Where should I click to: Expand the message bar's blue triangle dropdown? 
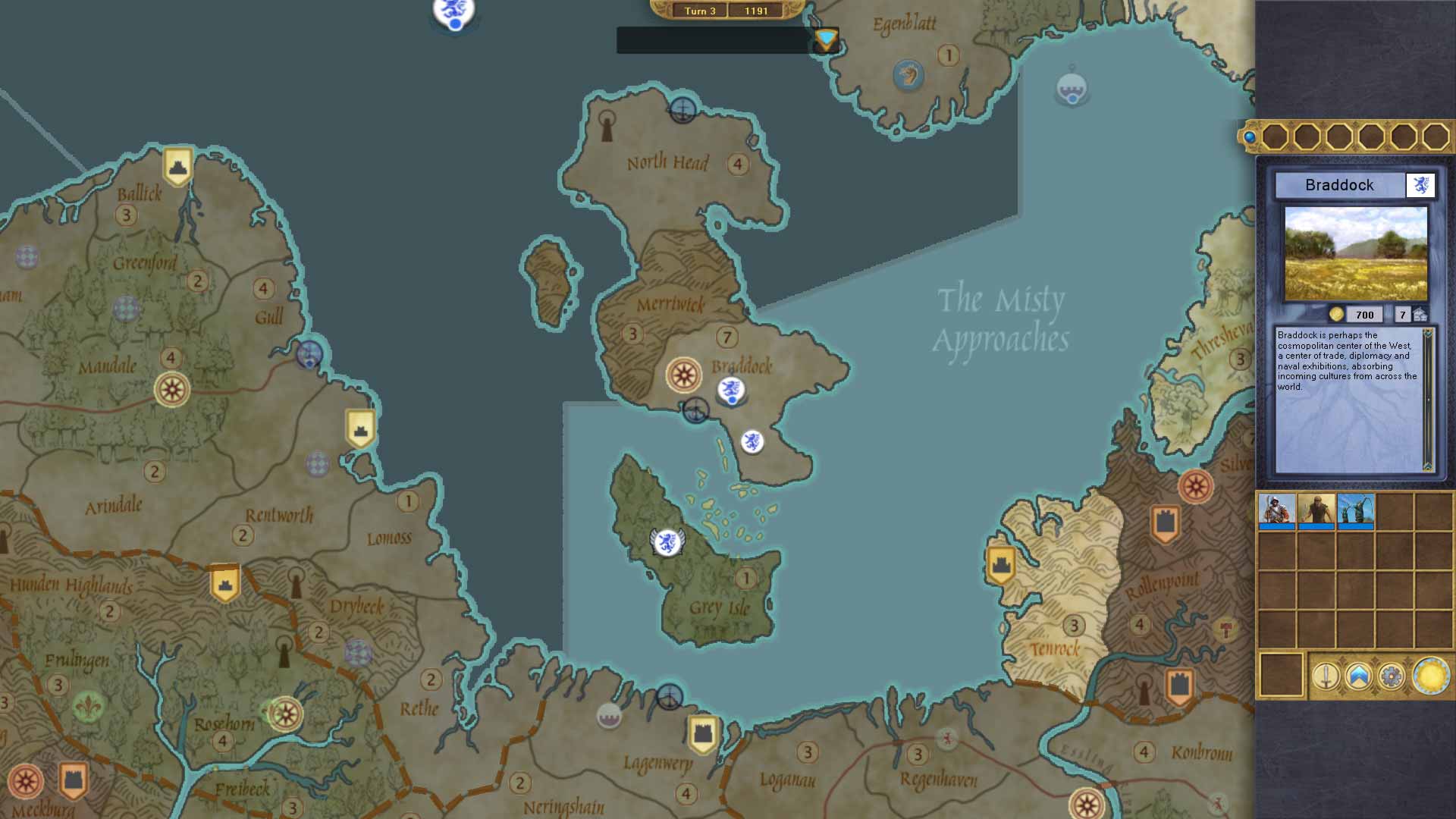(x=825, y=39)
